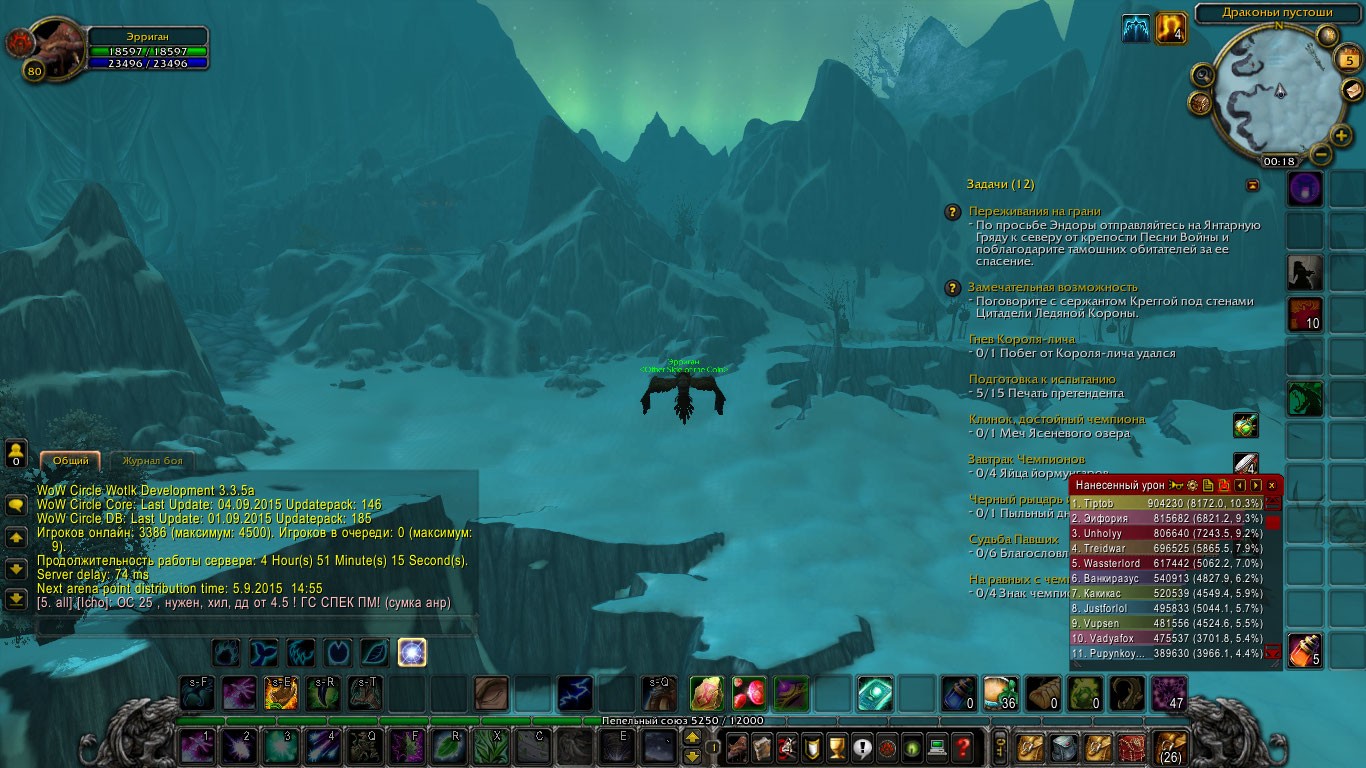The height and width of the screenshot is (768, 1366).
Task: Select the Общий chat tab
Action: [x=70, y=461]
